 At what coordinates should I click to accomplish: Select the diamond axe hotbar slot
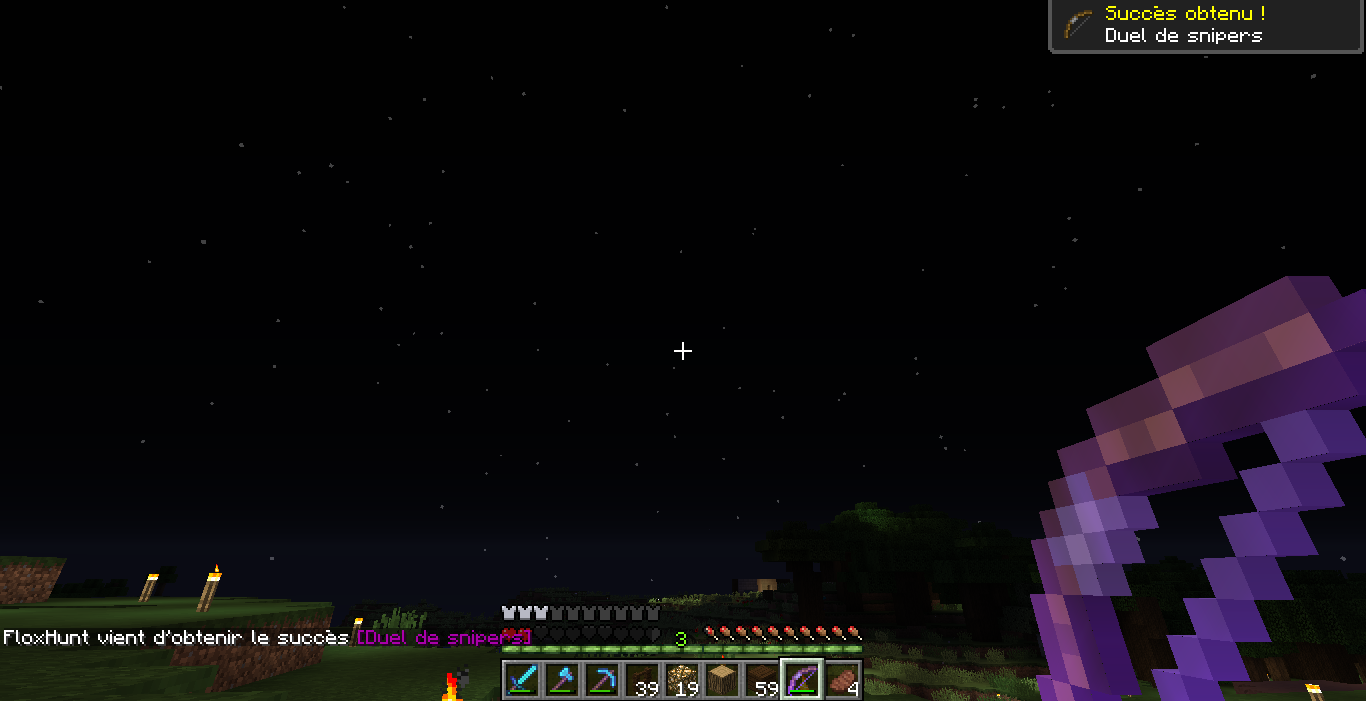(x=562, y=680)
